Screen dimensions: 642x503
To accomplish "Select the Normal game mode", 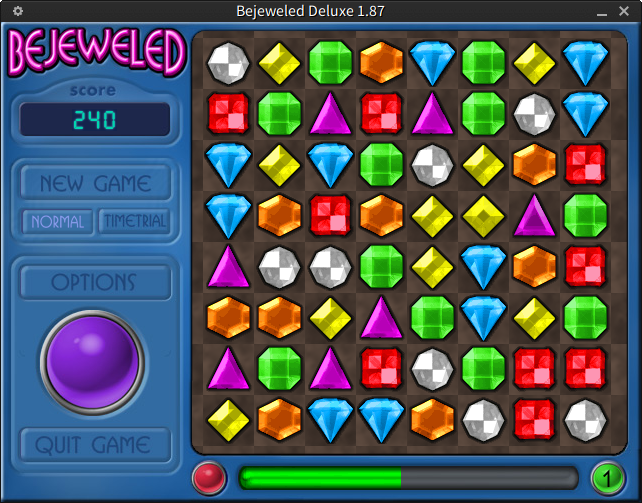I will [58, 221].
